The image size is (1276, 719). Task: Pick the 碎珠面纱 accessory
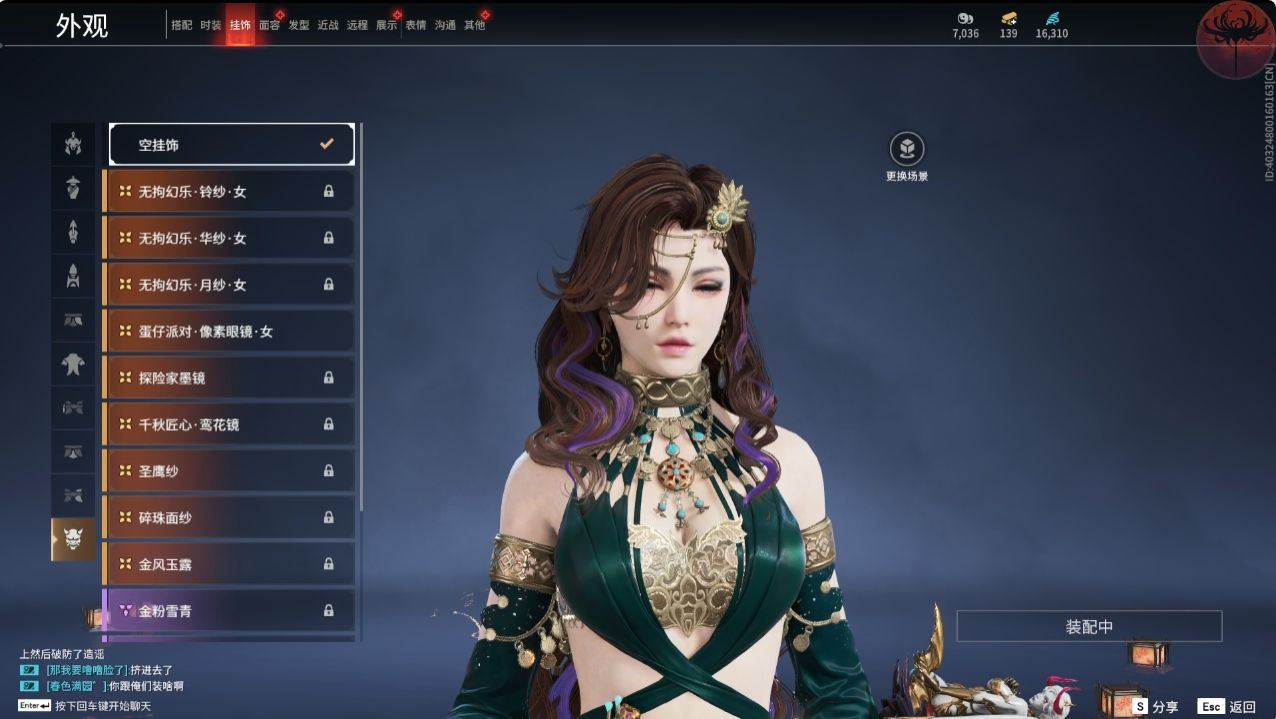(x=230, y=517)
